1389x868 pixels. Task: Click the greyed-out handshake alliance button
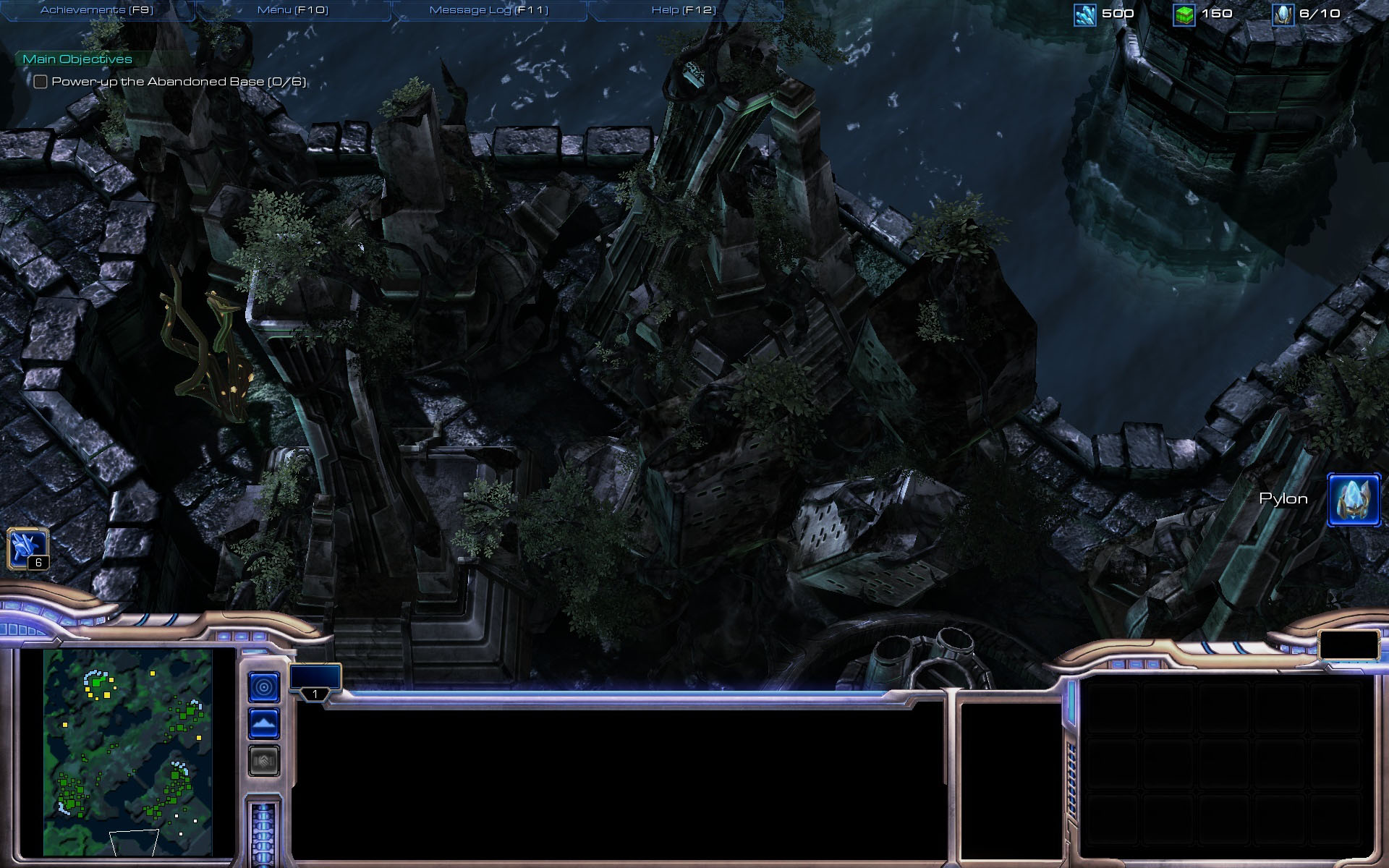click(x=264, y=760)
